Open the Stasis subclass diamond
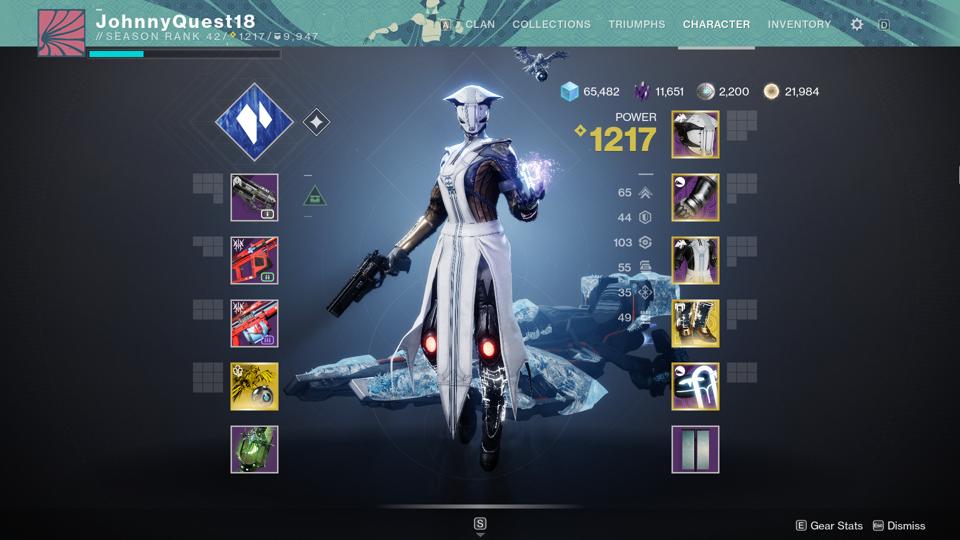 (254, 122)
